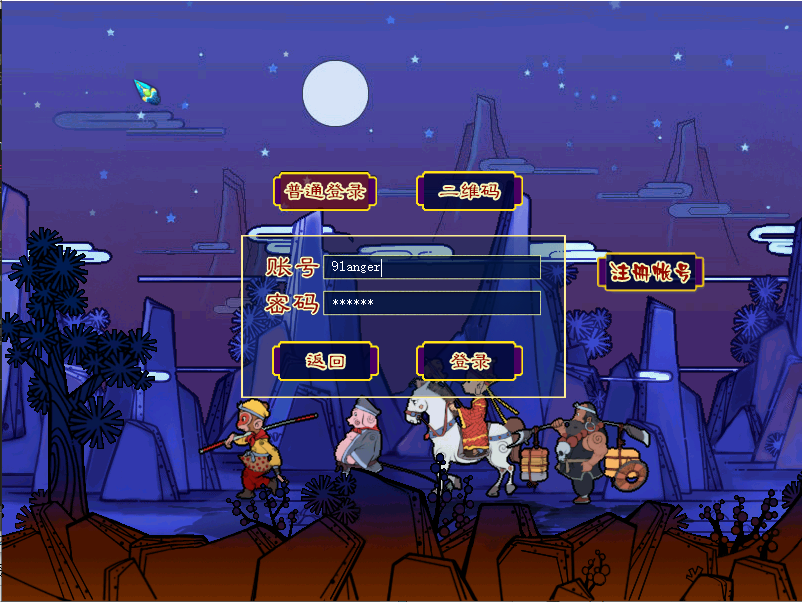Image resolution: width=802 pixels, height=602 pixels.
Task: Click the 账号 account input field
Action: coord(432,267)
